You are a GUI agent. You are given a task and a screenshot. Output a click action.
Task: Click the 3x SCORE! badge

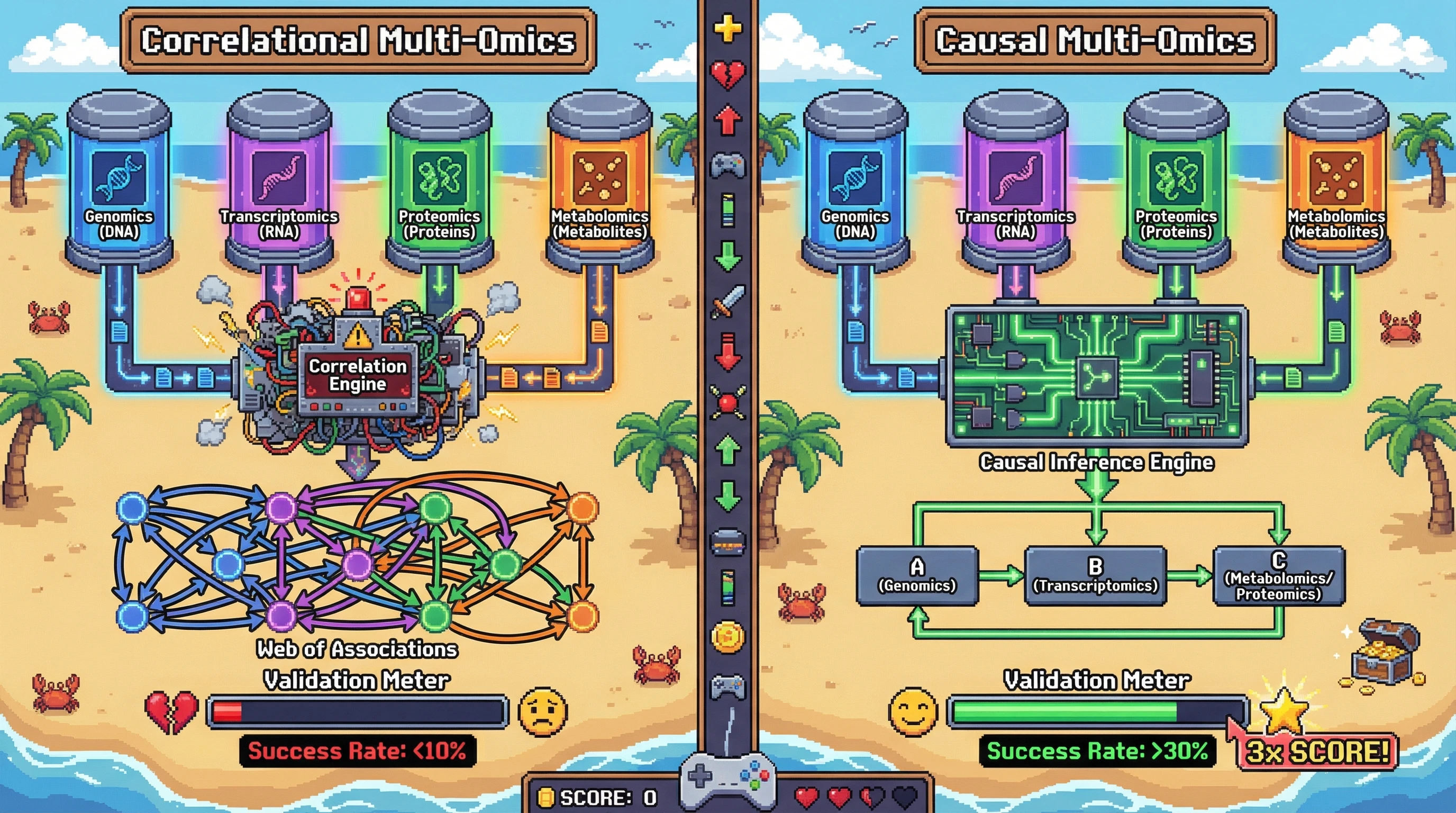[1317, 752]
